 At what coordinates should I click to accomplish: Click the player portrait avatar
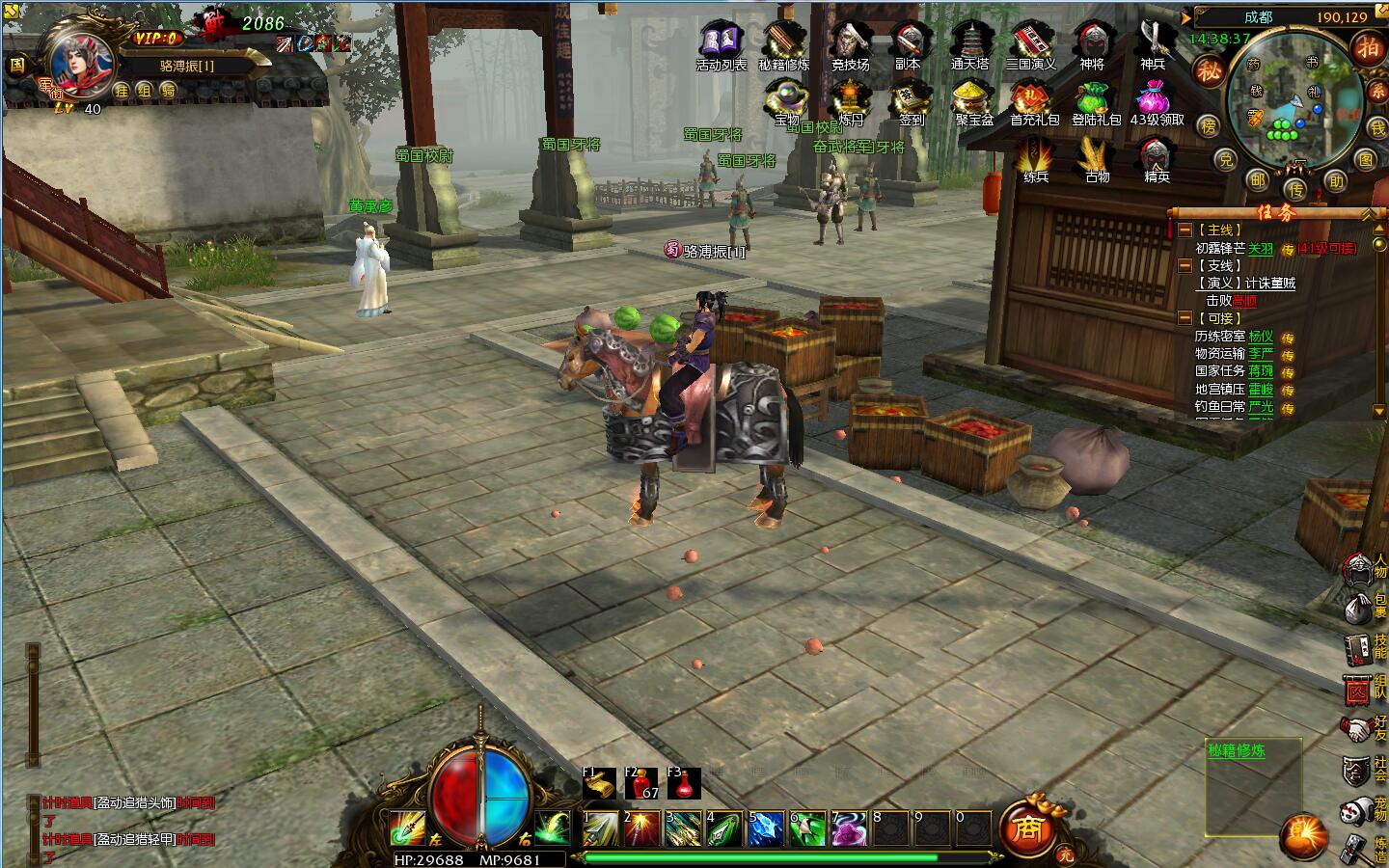point(79,60)
